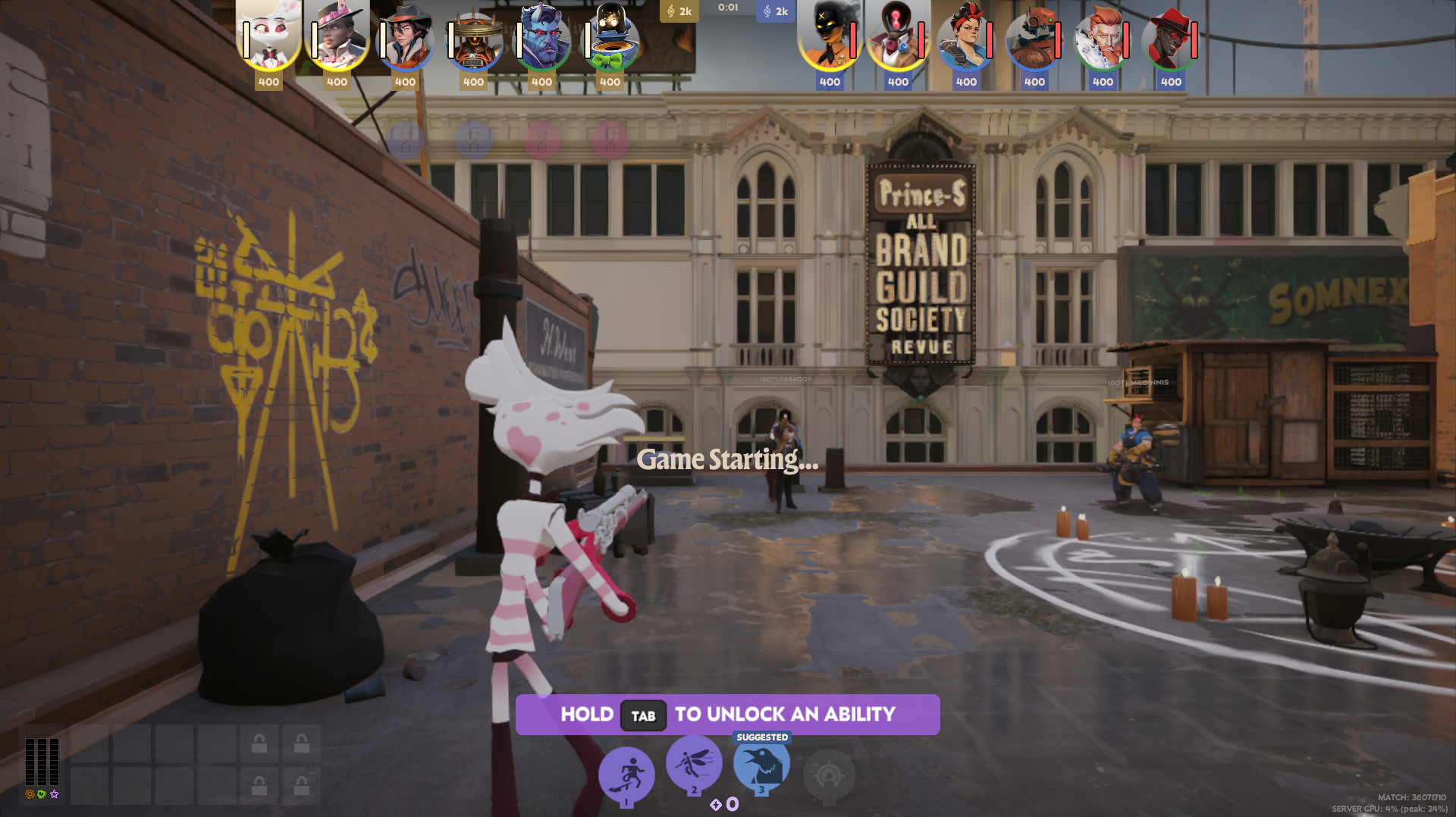Pick the red bandana enemy portrait

[967, 36]
